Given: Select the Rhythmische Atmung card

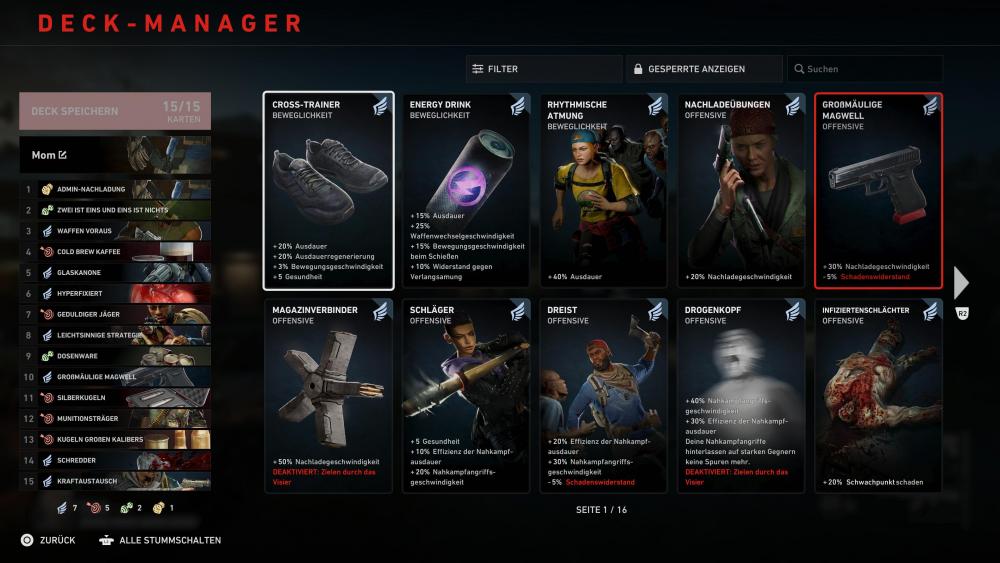Looking at the screenshot, I should coord(604,190).
